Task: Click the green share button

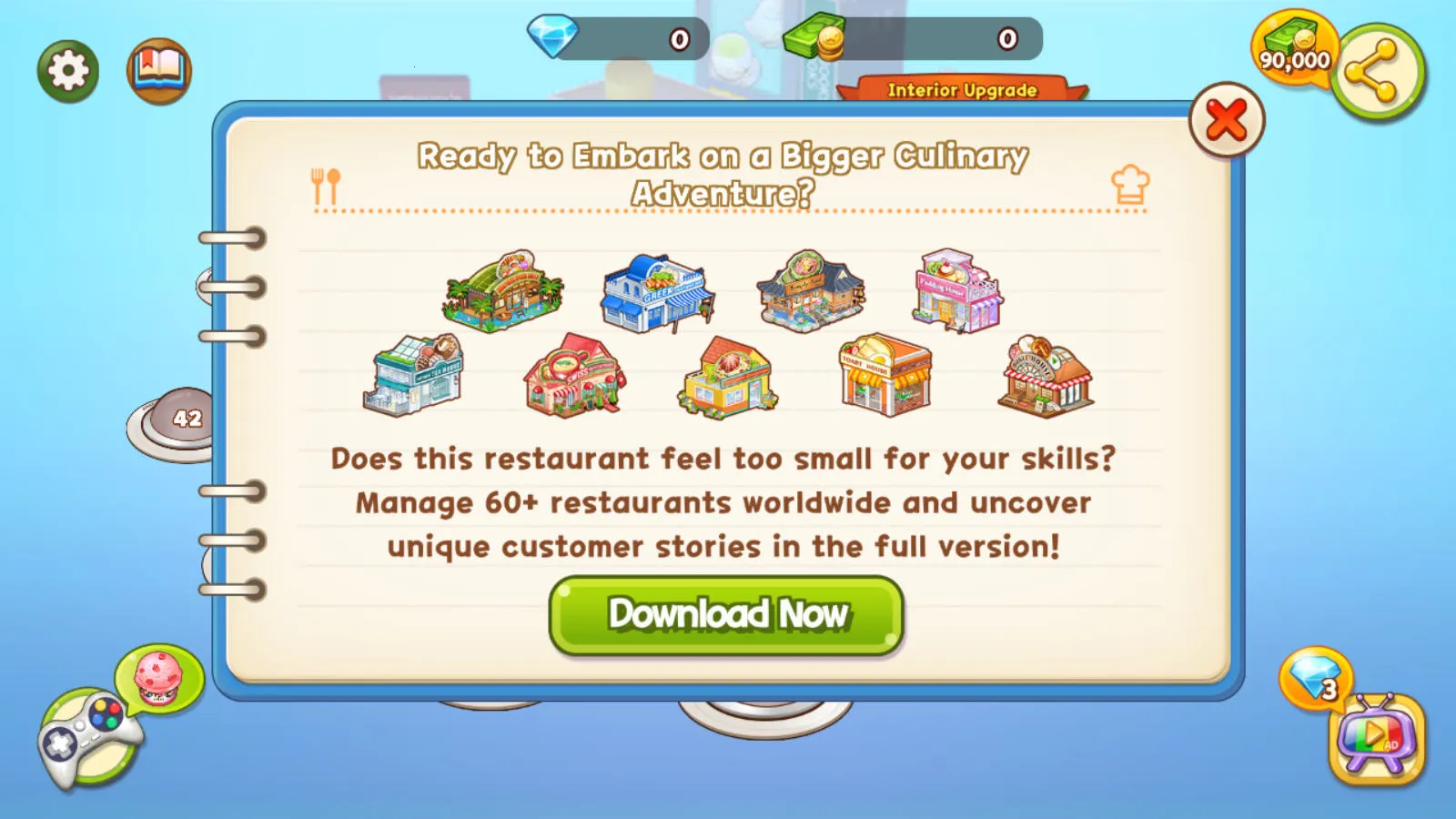Action: tap(1377, 73)
